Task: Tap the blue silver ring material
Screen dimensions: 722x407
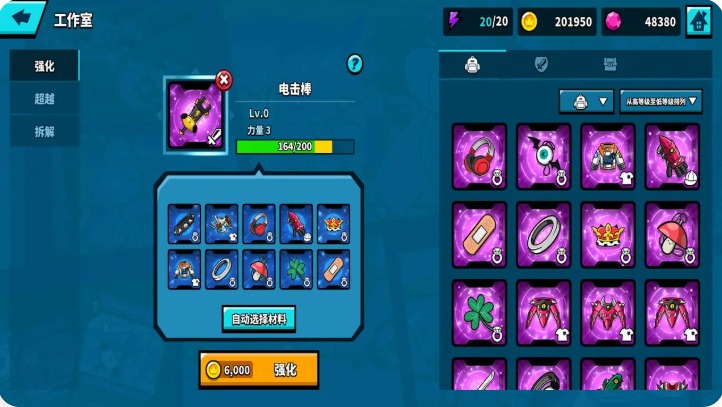Action: click(221, 269)
